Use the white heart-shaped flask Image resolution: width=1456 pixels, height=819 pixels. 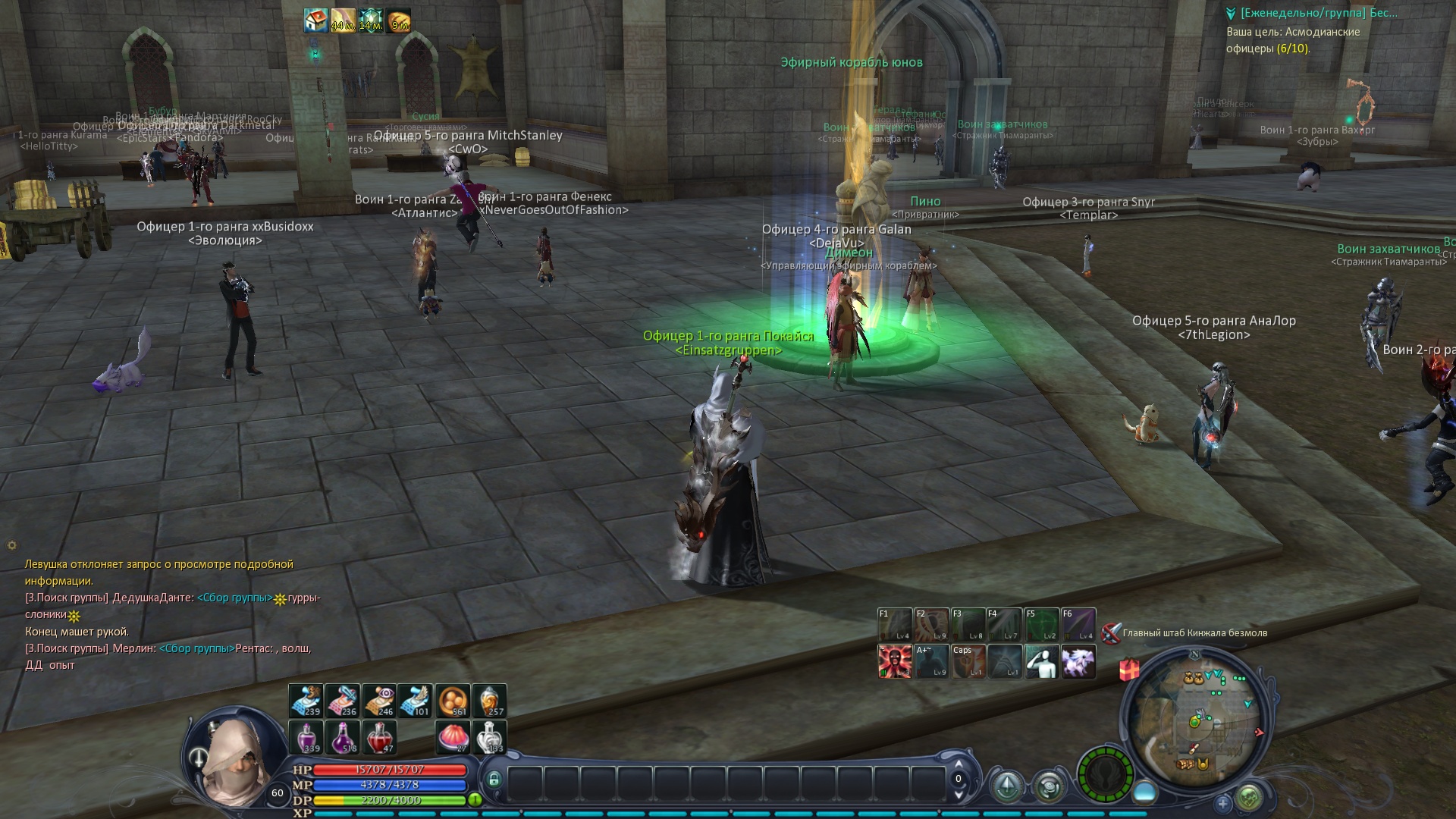[x=489, y=737]
